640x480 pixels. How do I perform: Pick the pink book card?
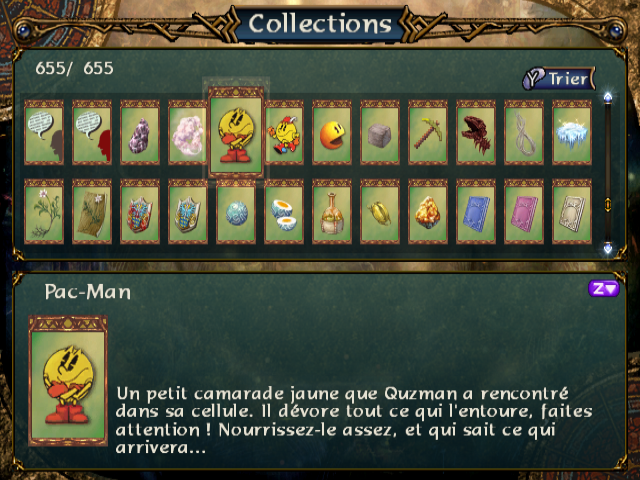pyautogui.click(x=524, y=211)
